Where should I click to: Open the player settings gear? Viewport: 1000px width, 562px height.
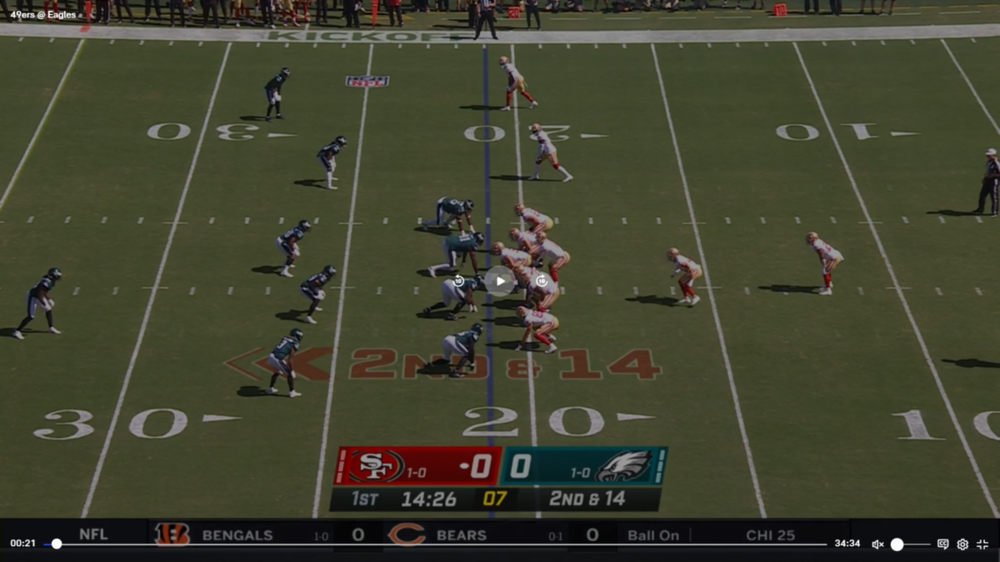(x=962, y=544)
